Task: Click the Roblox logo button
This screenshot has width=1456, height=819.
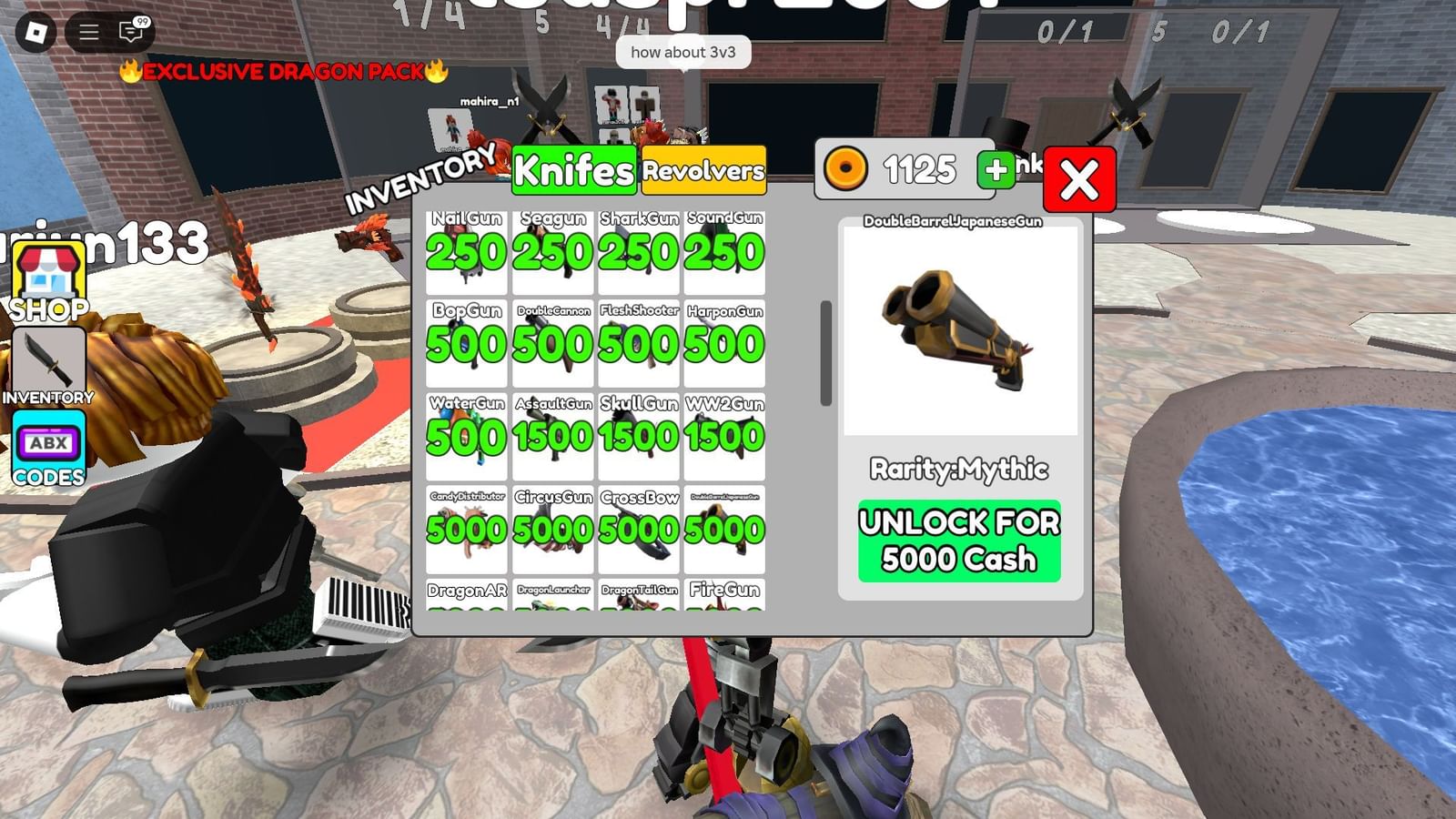Action: click(x=36, y=30)
